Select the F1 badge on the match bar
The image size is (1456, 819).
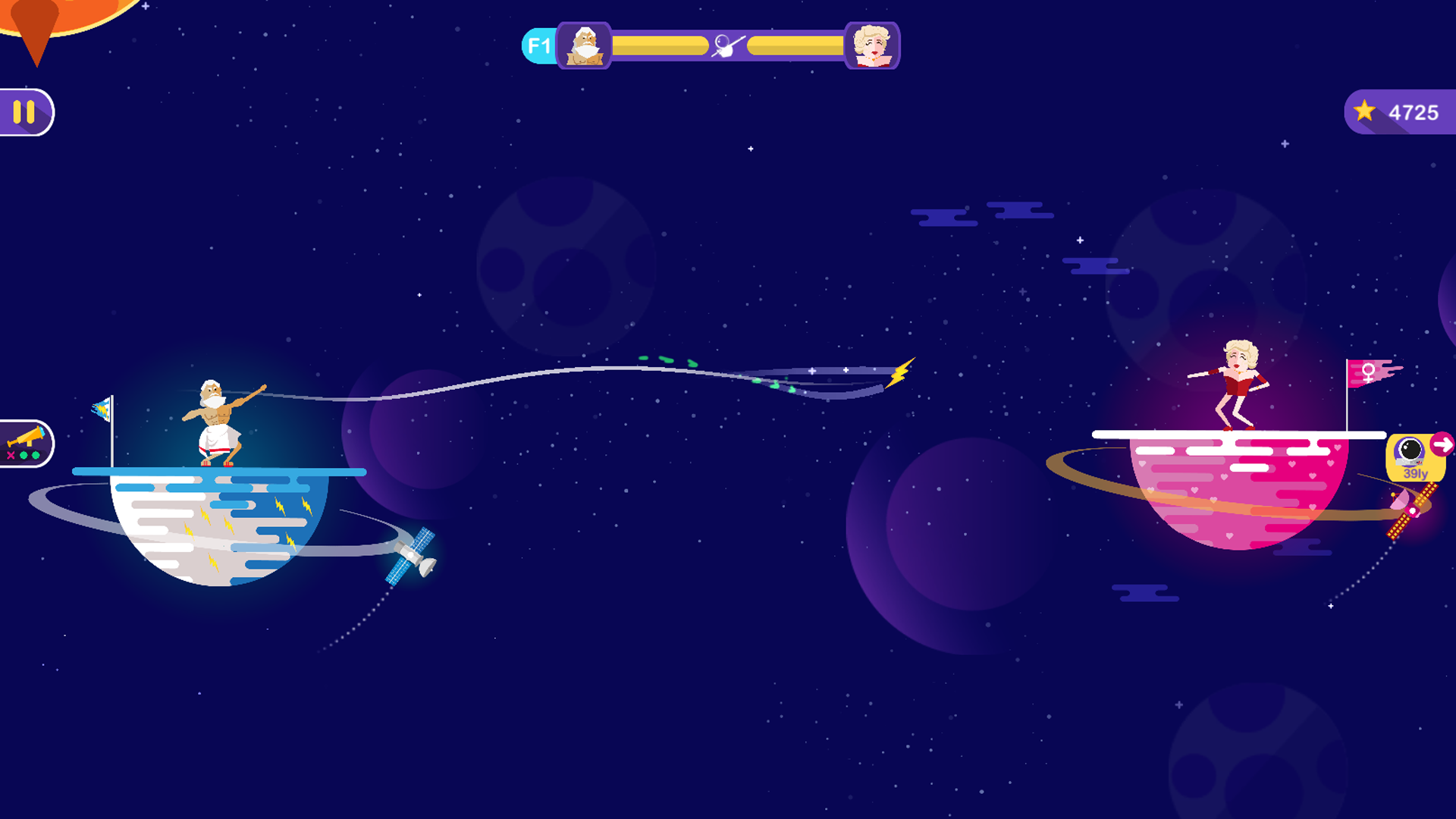tap(539, 46)
